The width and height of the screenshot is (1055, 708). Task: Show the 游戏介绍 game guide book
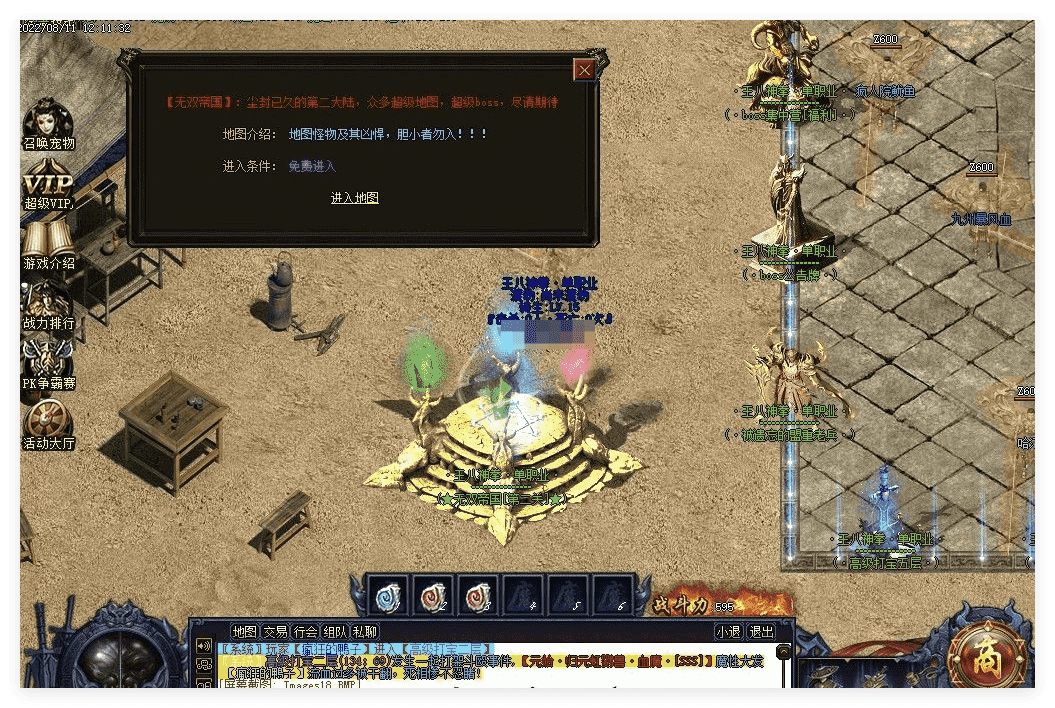48,245
